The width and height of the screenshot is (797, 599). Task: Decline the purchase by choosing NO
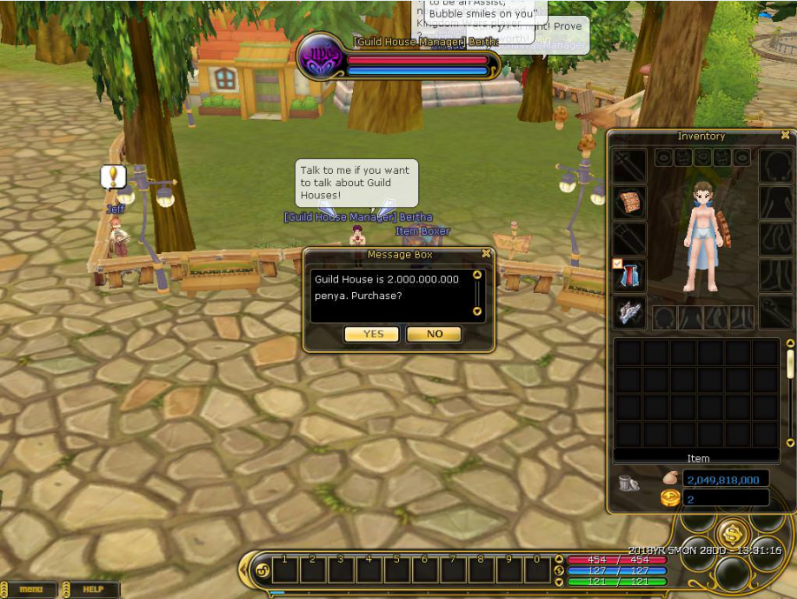[434, 334]
